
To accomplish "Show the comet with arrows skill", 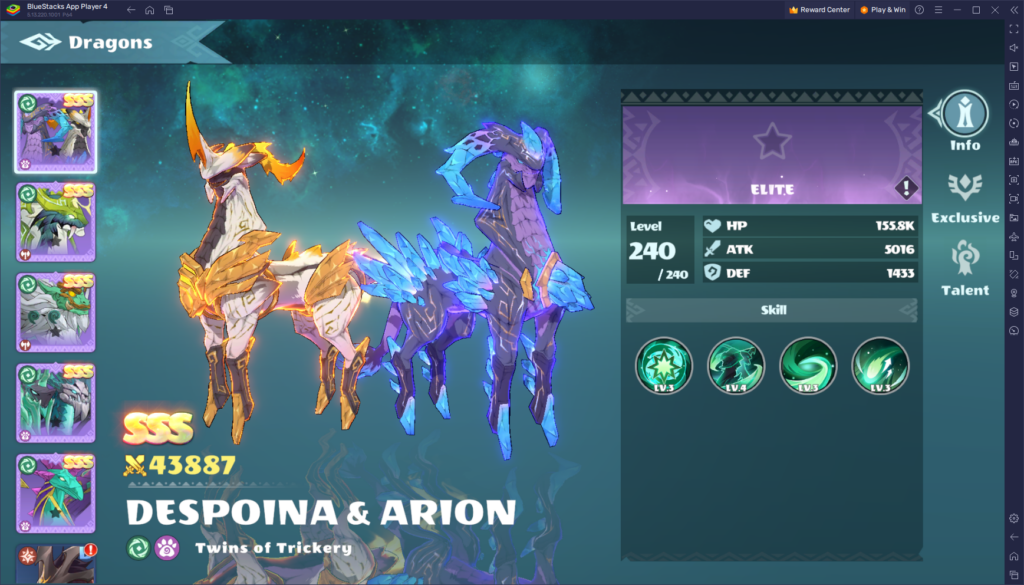I will pos(880,365).
